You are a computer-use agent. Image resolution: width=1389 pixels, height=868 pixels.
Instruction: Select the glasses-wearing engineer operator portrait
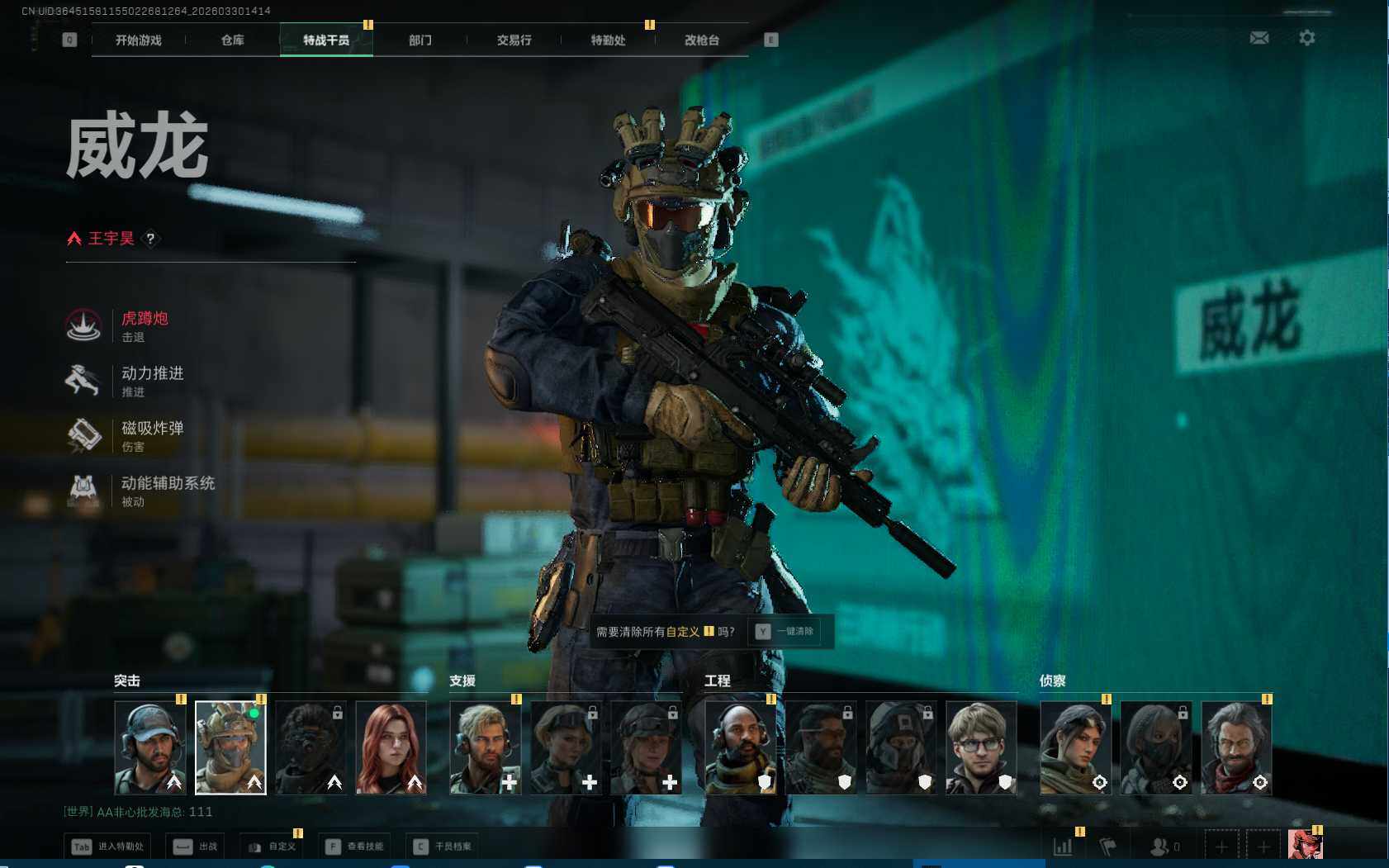981,747
